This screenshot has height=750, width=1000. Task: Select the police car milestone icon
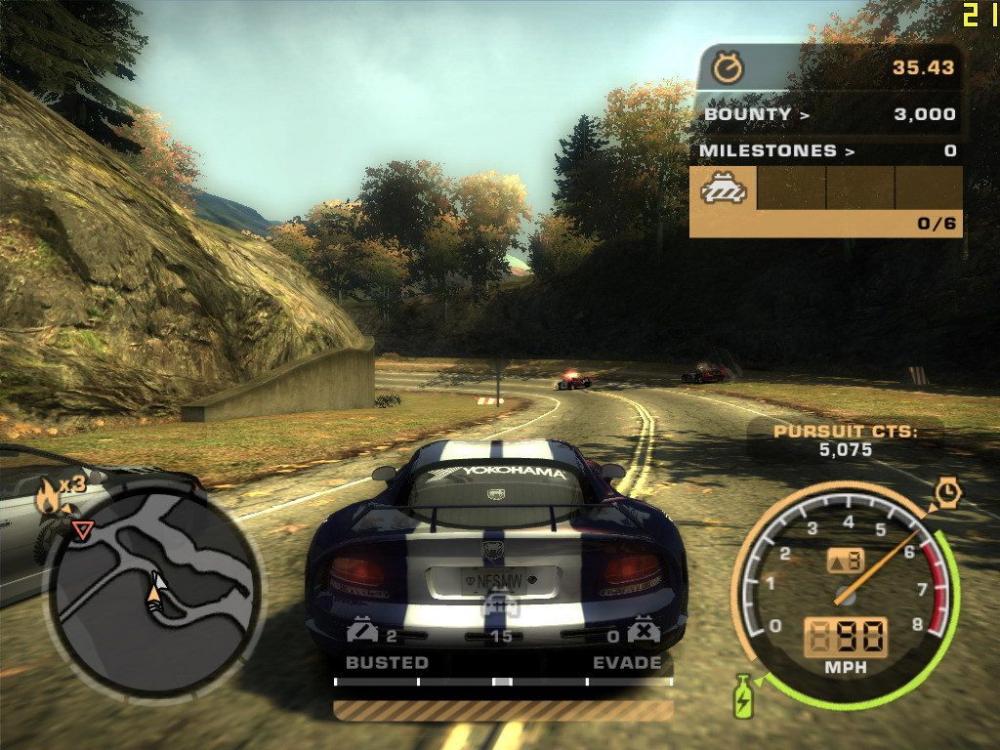pyautogui.click(x=723, y=188)
